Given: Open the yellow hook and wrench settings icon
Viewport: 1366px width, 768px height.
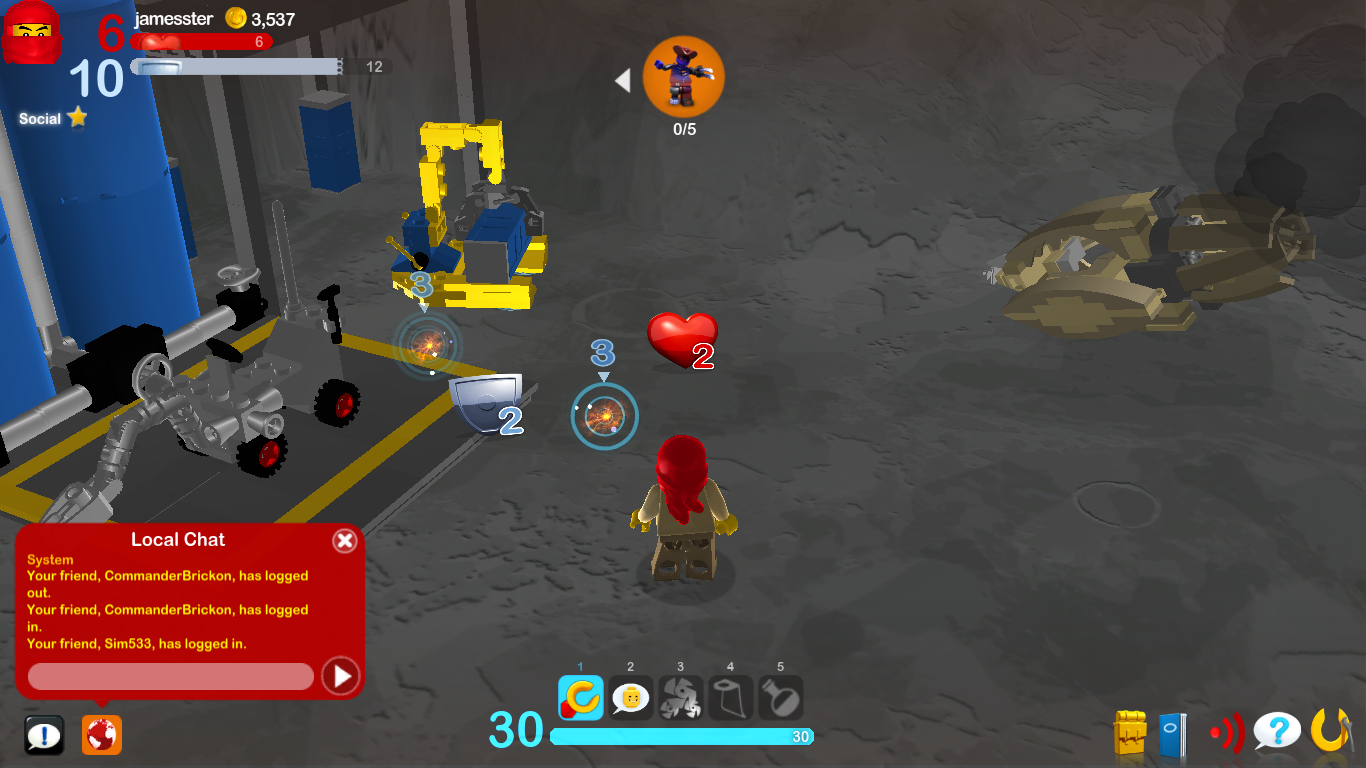Looking at the screenshot, I should coord(1331,731).
